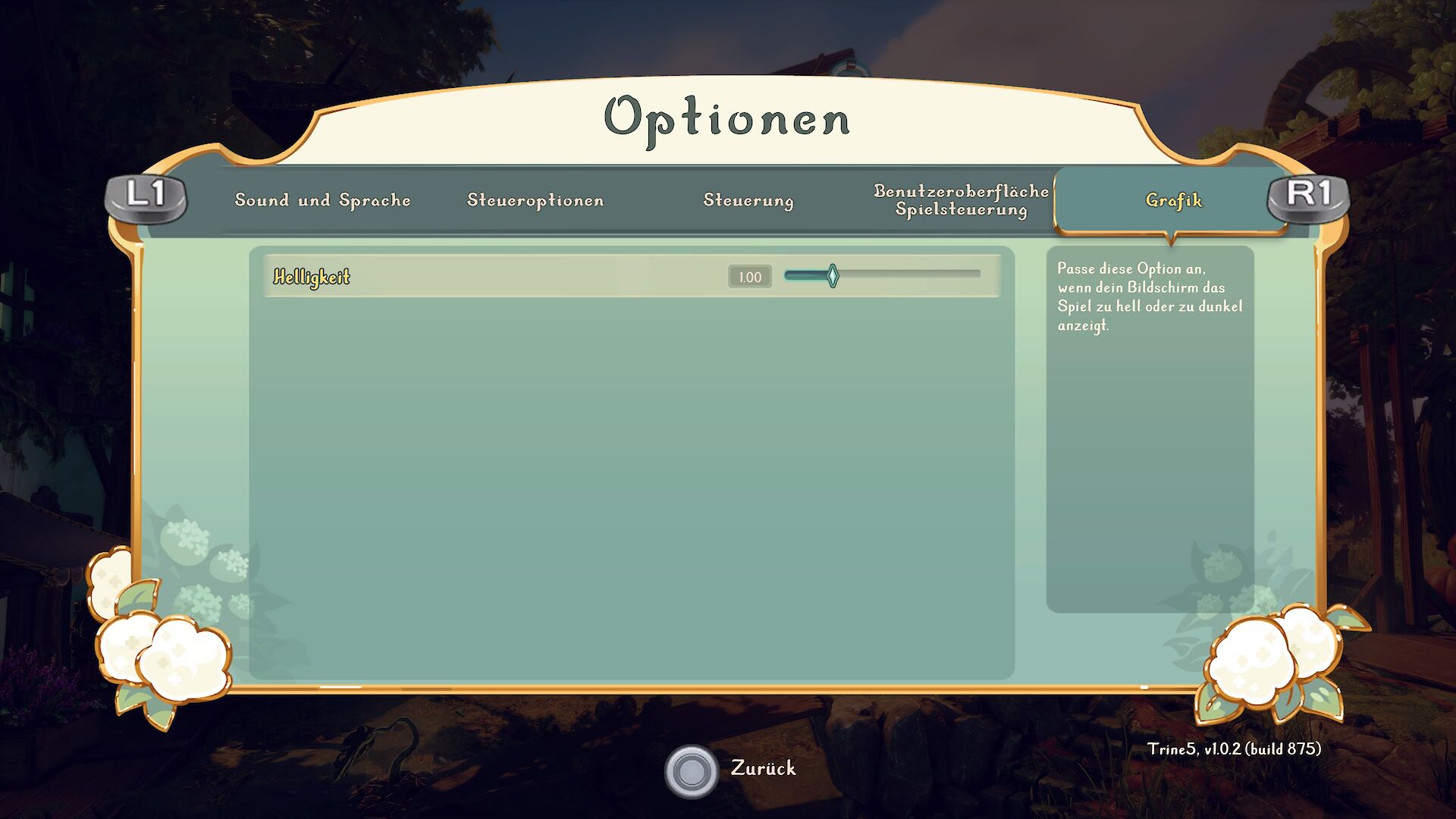Image resolution: width=1456 pixels, height=819 pixels.
Task: Select the Steuerung tab
Action: pyautogui.click(x=748, y=200)
